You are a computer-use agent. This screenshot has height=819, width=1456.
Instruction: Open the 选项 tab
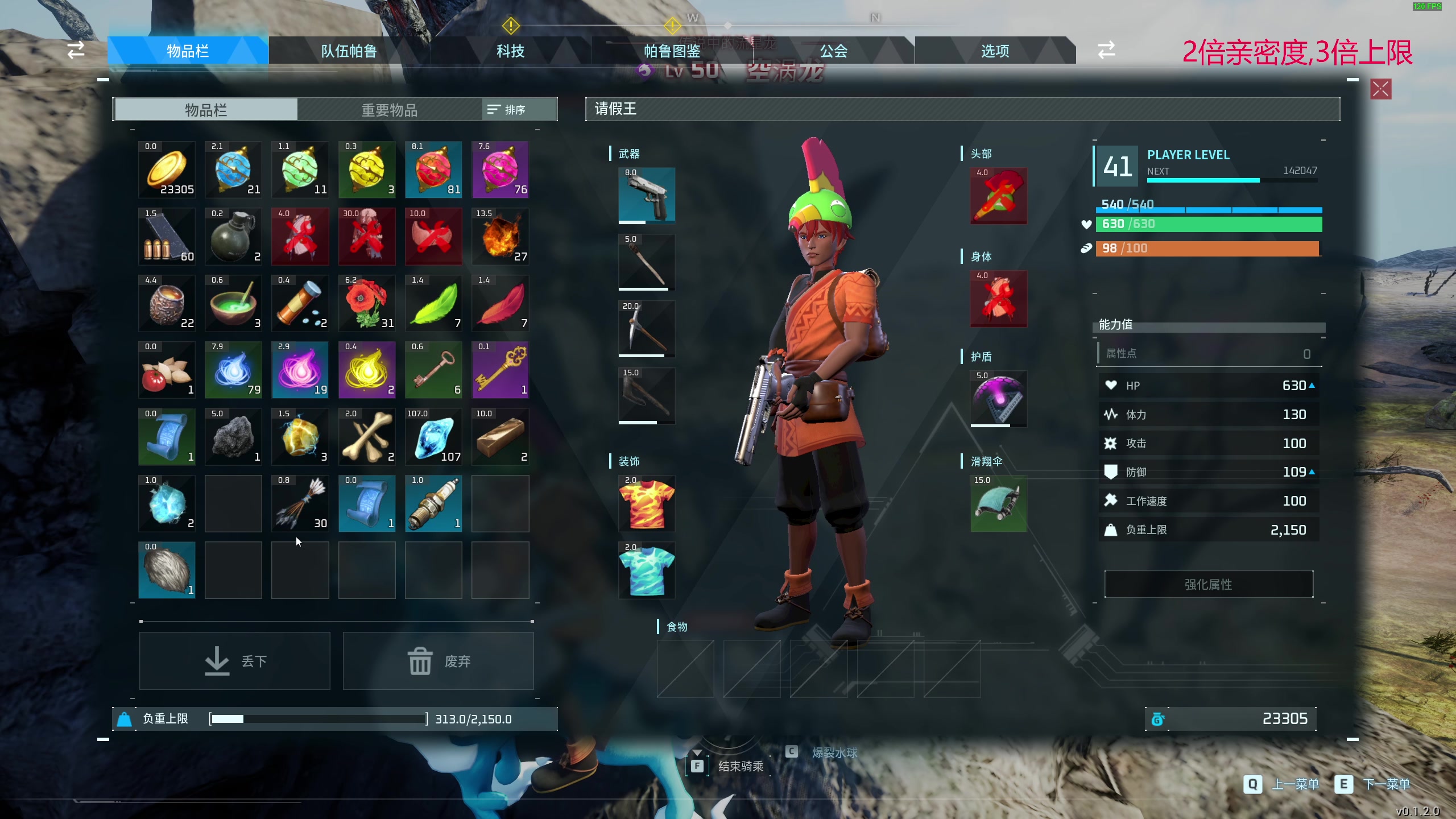(995, 51)
